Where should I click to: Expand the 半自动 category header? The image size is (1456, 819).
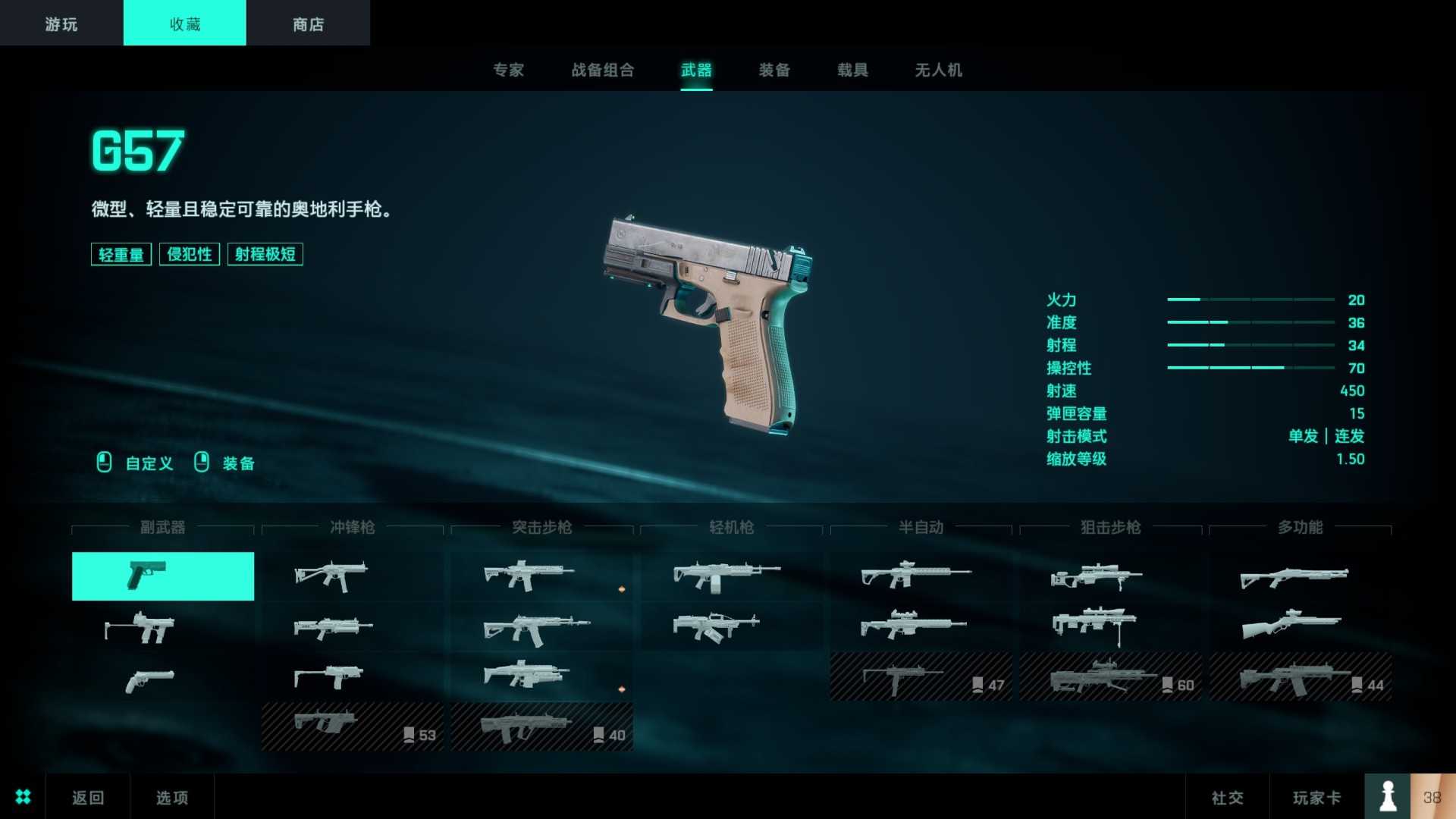(x=921, y=528)
